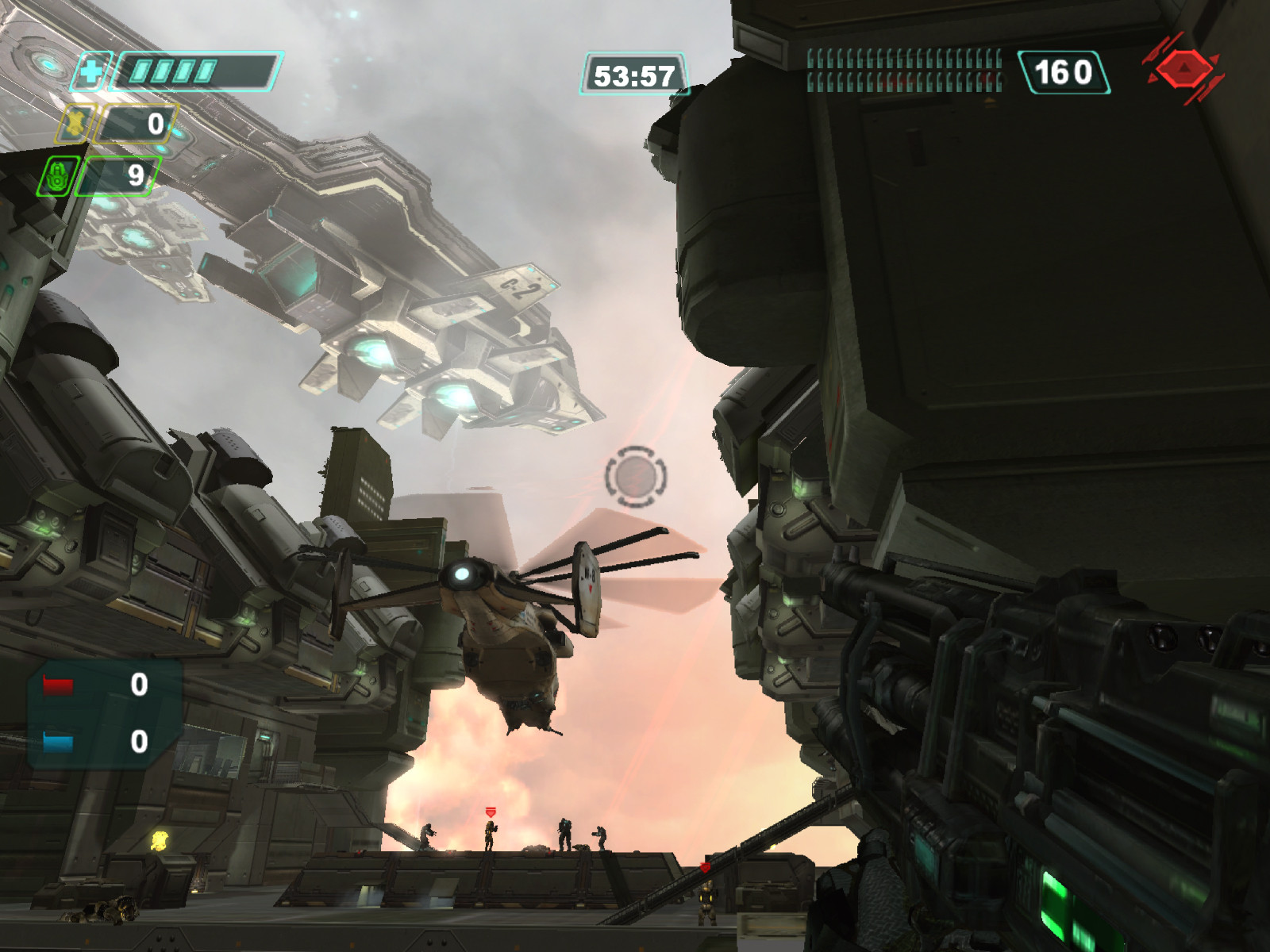
Task: Click the match timer showing 53:57
Action: click(x=635, y=73)
